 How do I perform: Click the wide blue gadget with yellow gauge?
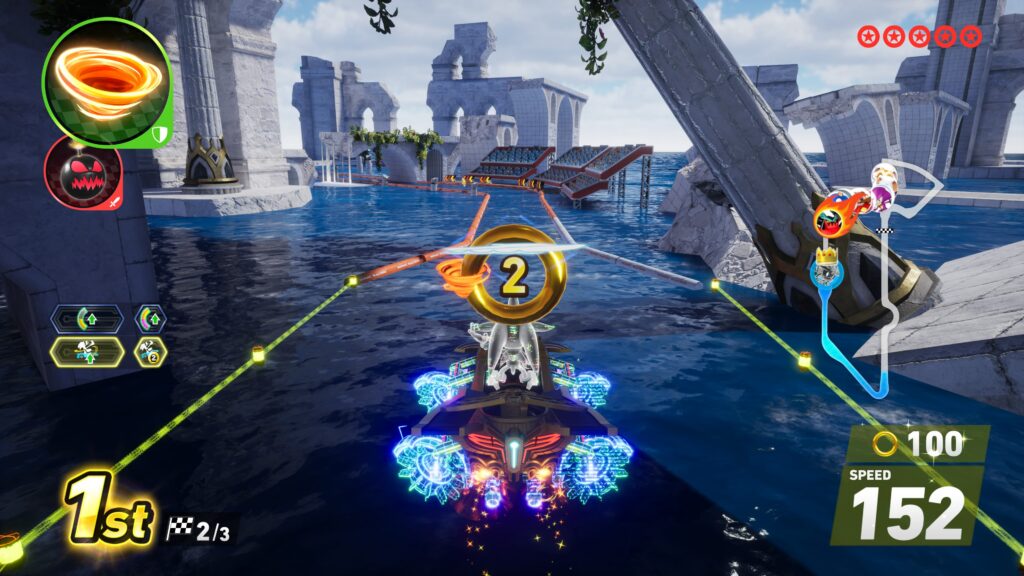88,319
